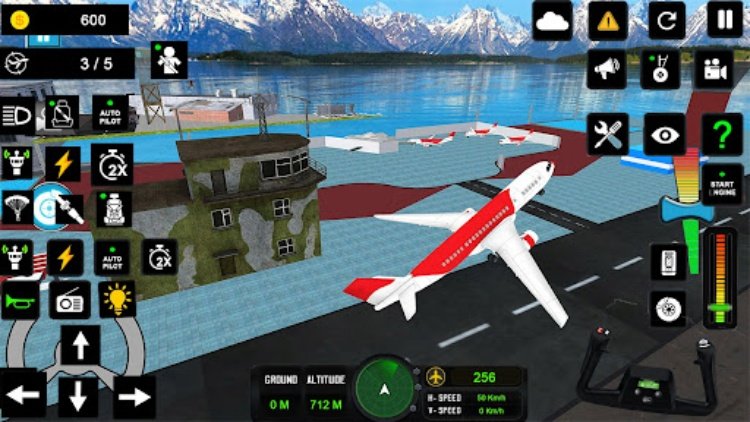
Task: Activate the megaphone announcement button
Action: (606, 70)
